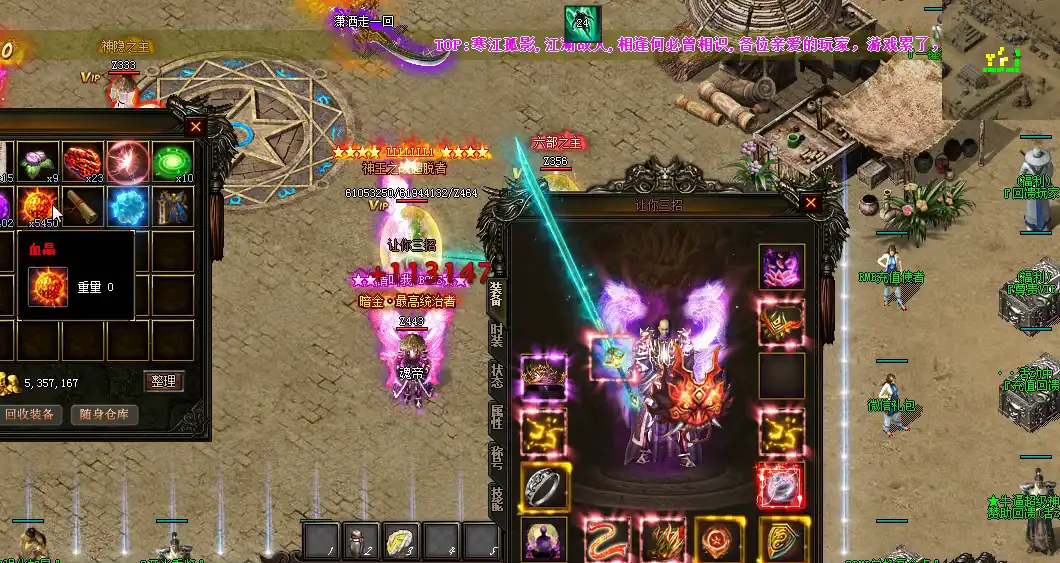Switch to the 状态 status tab
The height and width of the screenshot is (563, 1060).
tap(497, 377)
